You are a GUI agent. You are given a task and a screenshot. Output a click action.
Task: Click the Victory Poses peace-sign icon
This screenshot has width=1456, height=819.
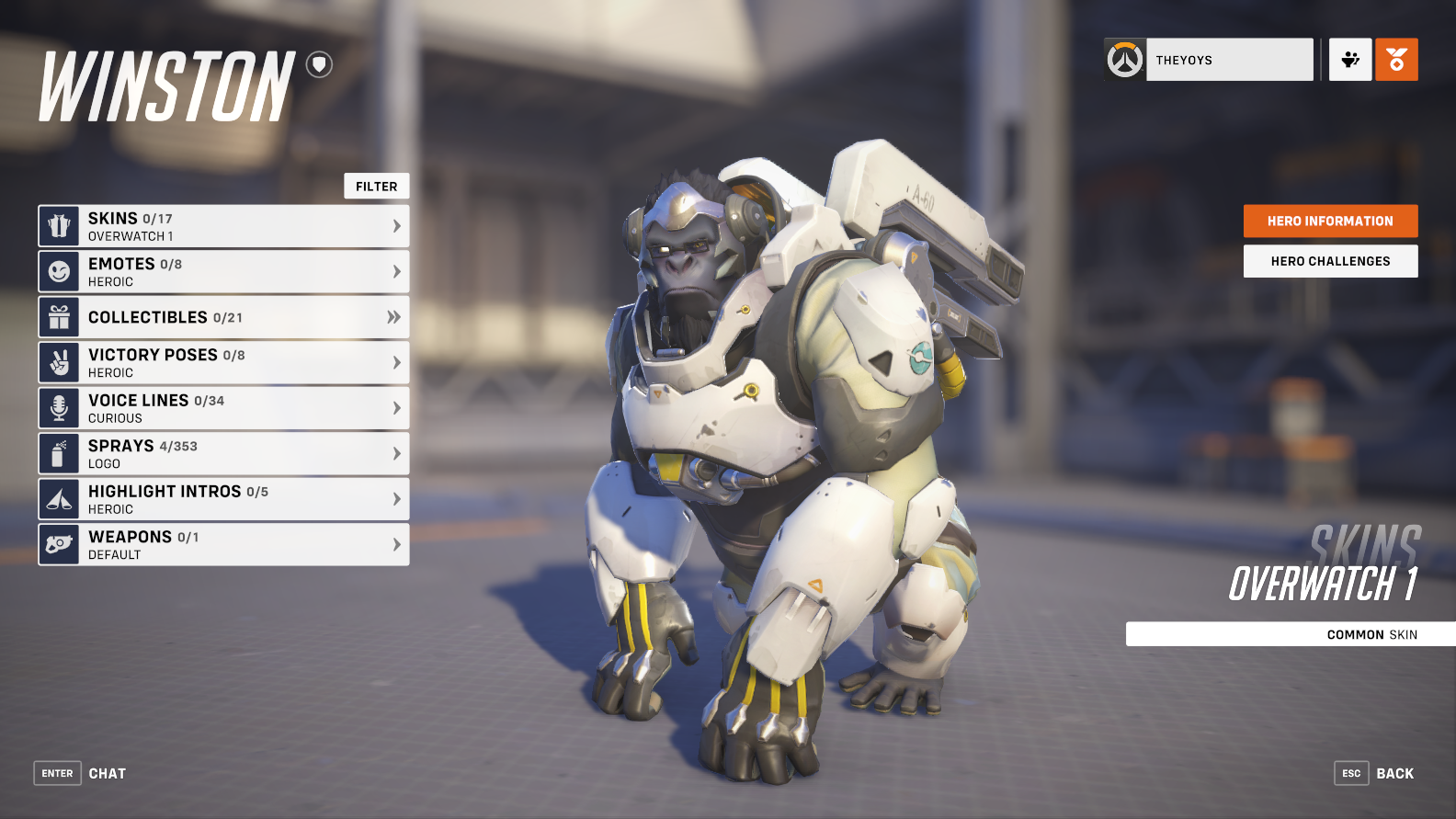click(x=59, y=362)
